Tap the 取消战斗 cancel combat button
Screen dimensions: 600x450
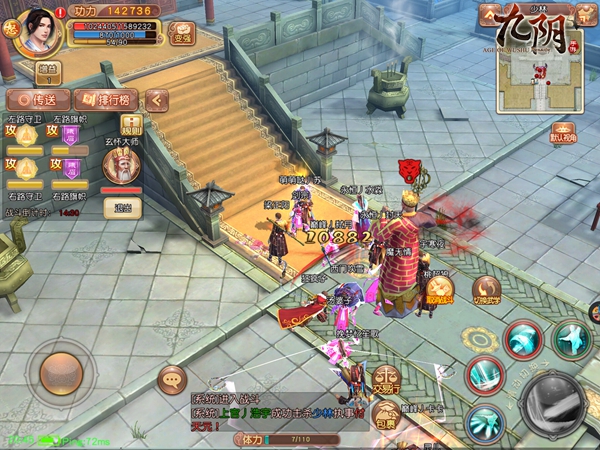pyautogui.click(x=441, y=290)
